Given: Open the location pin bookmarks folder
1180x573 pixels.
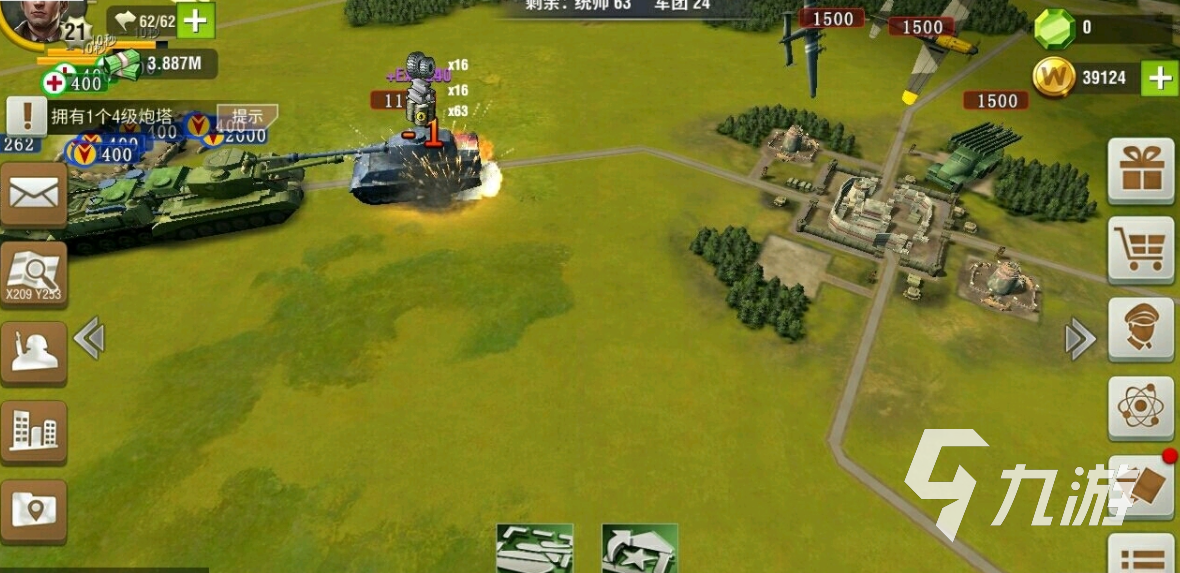Looking at the screenshot, I should (33, 511).
